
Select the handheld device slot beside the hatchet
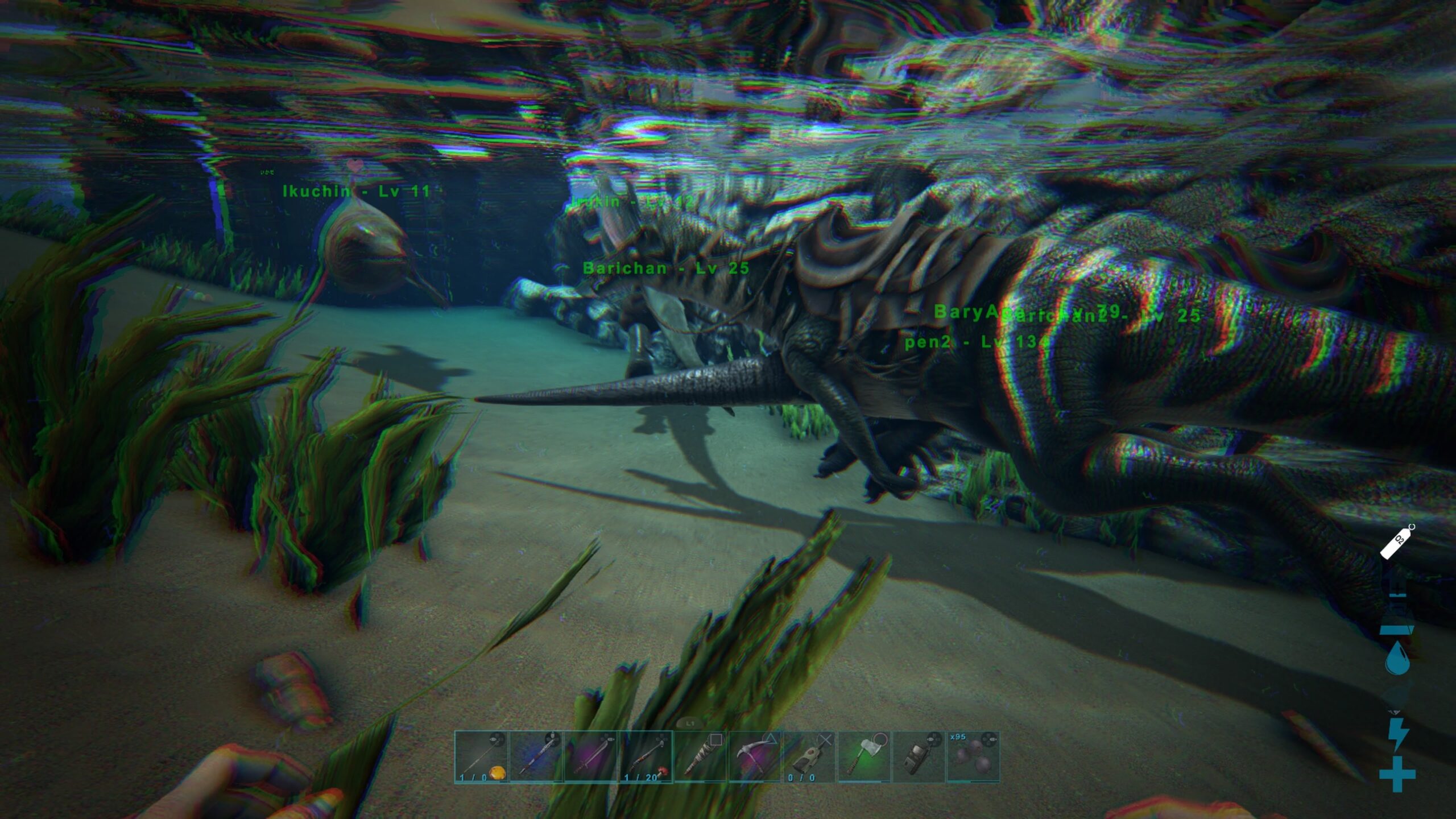[x=919, y=757]
